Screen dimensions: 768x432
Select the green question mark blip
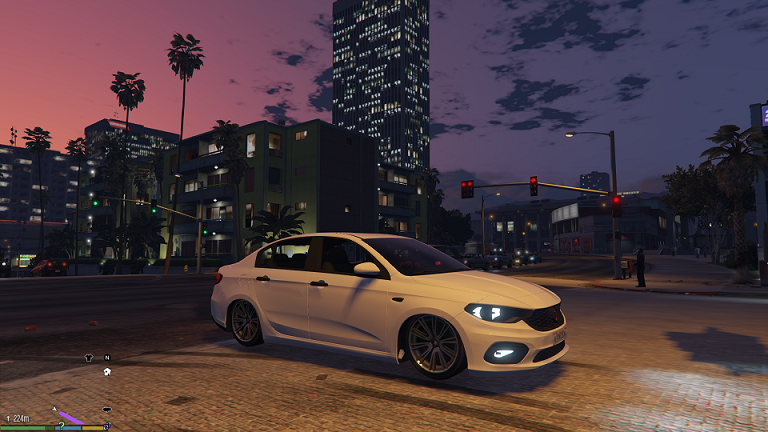point(61,425)
